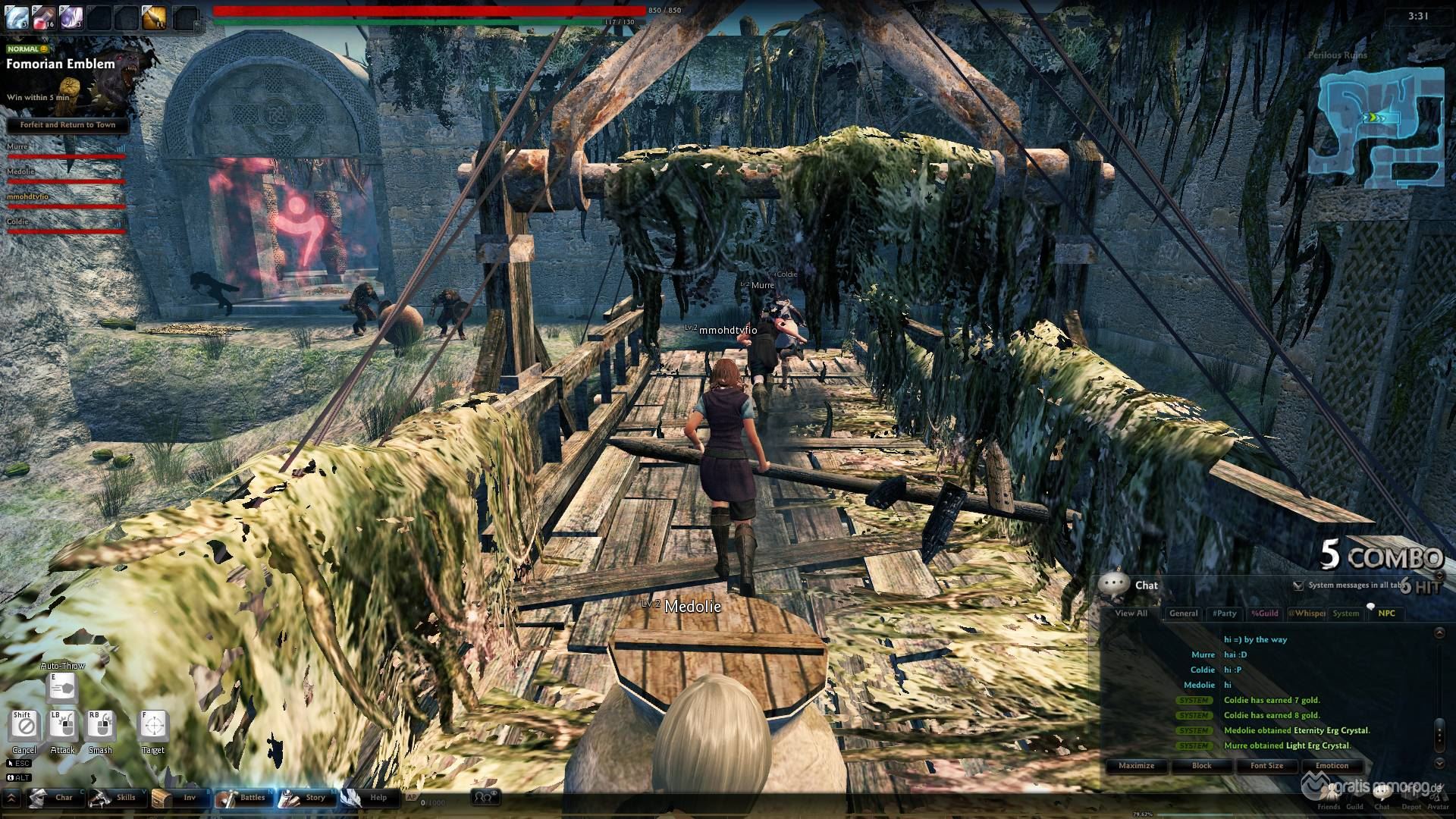The width and height of the screenshot is (1456, 819).
Task: Open the Battles menu
Action: 242,797
